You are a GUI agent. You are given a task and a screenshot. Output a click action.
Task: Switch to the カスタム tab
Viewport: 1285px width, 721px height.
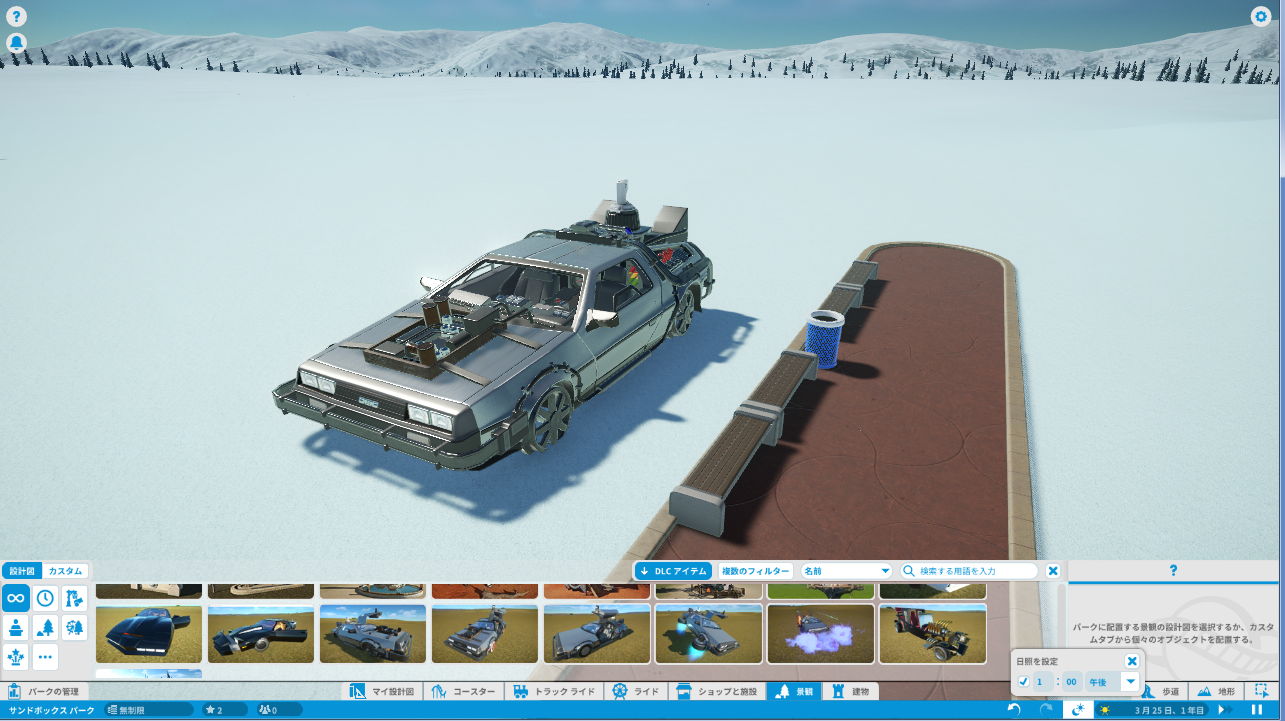coord(66,571)
